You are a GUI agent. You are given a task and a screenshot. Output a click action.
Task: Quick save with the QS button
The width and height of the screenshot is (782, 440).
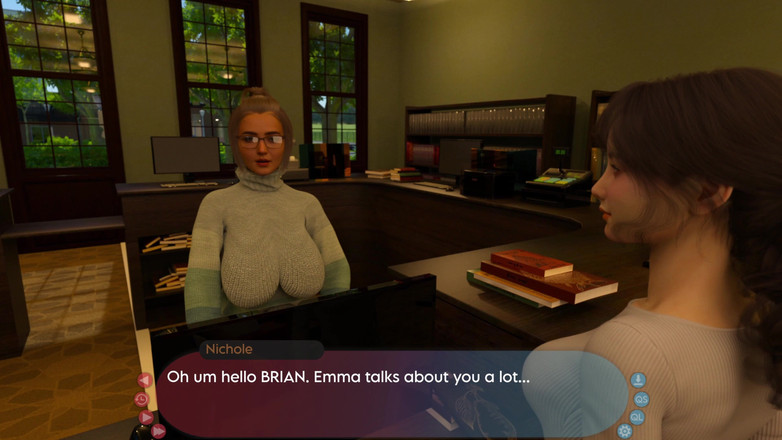(x=641, y=399)
